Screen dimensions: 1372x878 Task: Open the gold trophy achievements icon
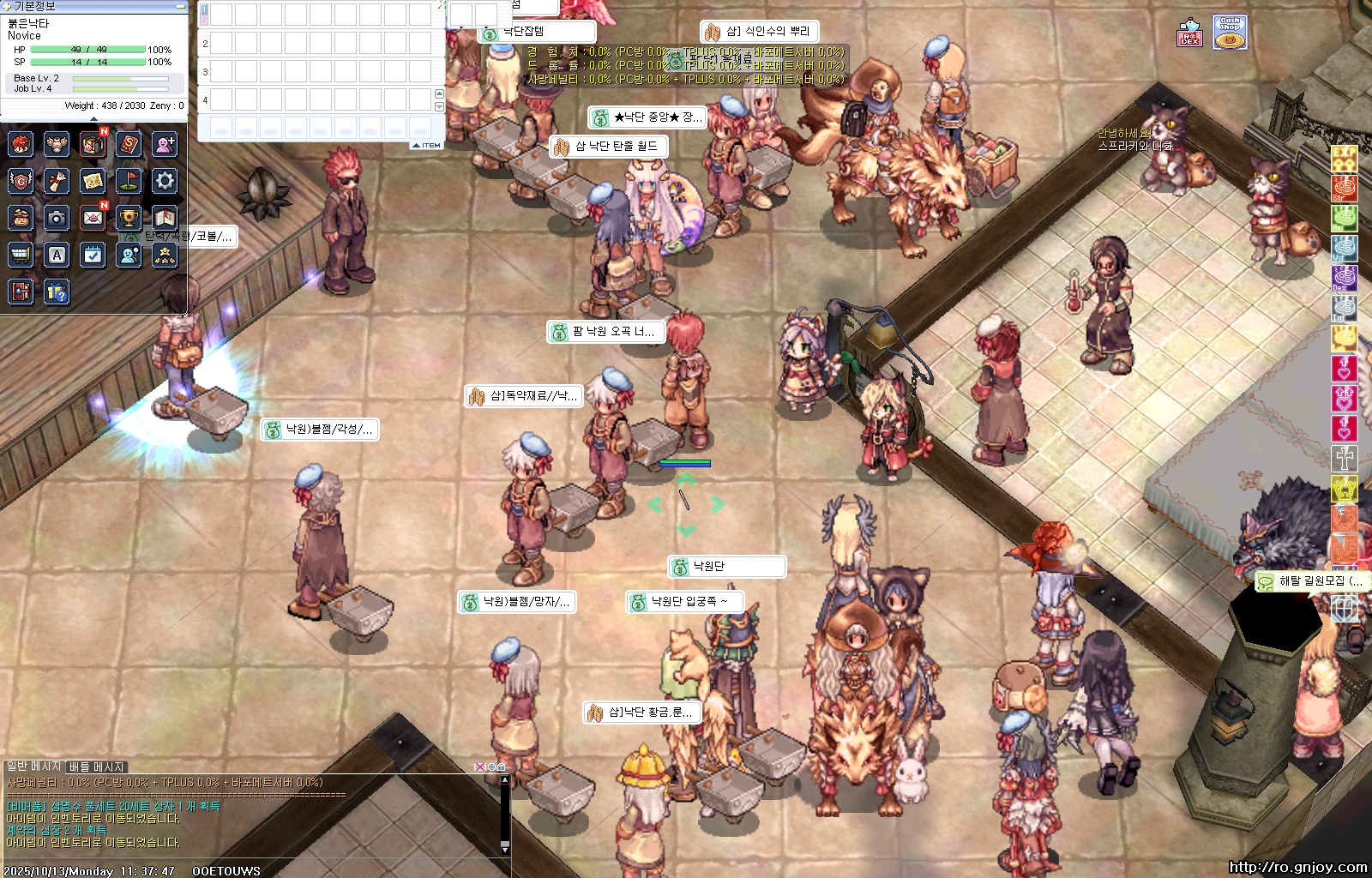pyautogui.click(x=129, y=218)
